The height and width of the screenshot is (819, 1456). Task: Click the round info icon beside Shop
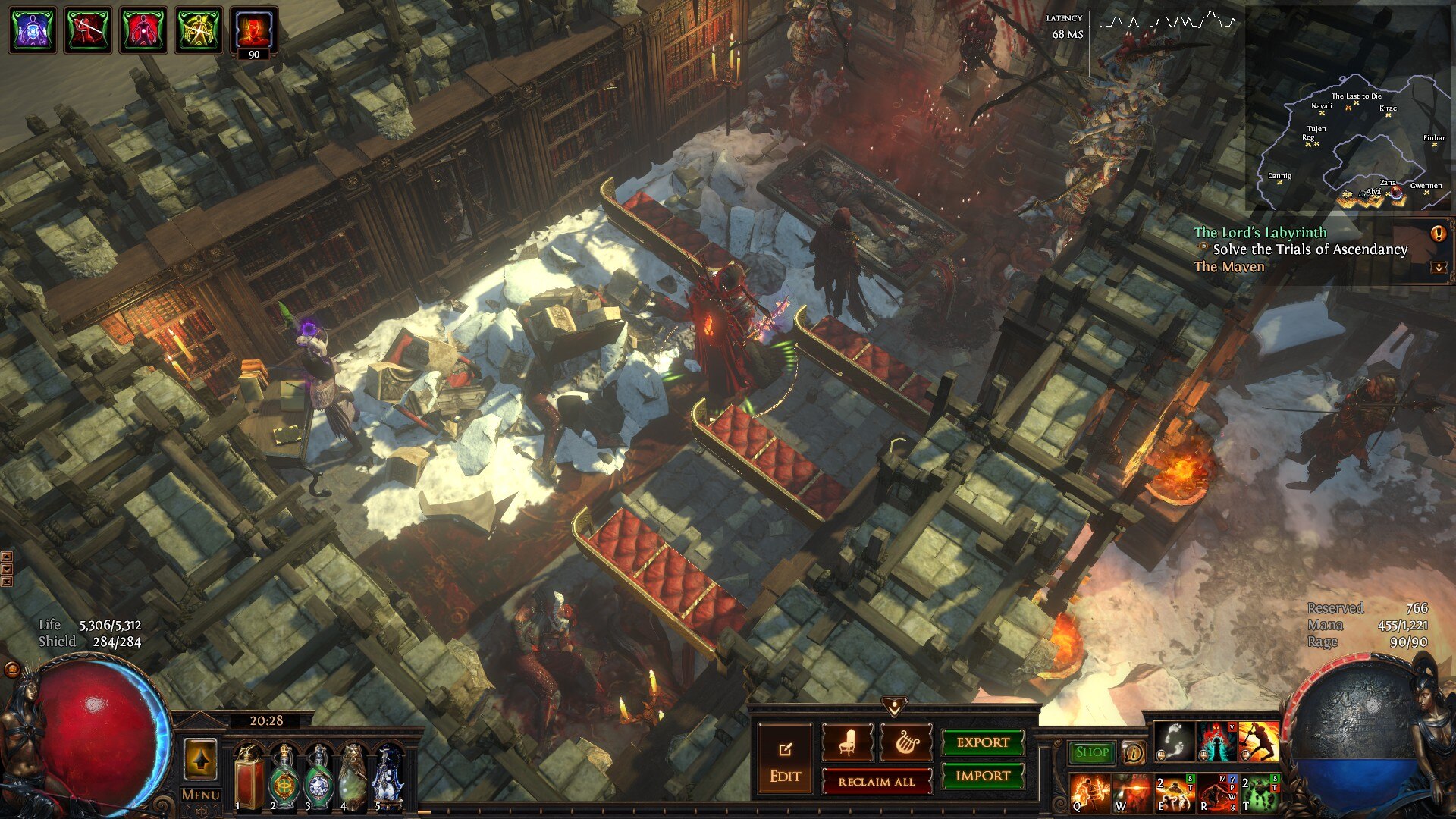coord(1133,752)
